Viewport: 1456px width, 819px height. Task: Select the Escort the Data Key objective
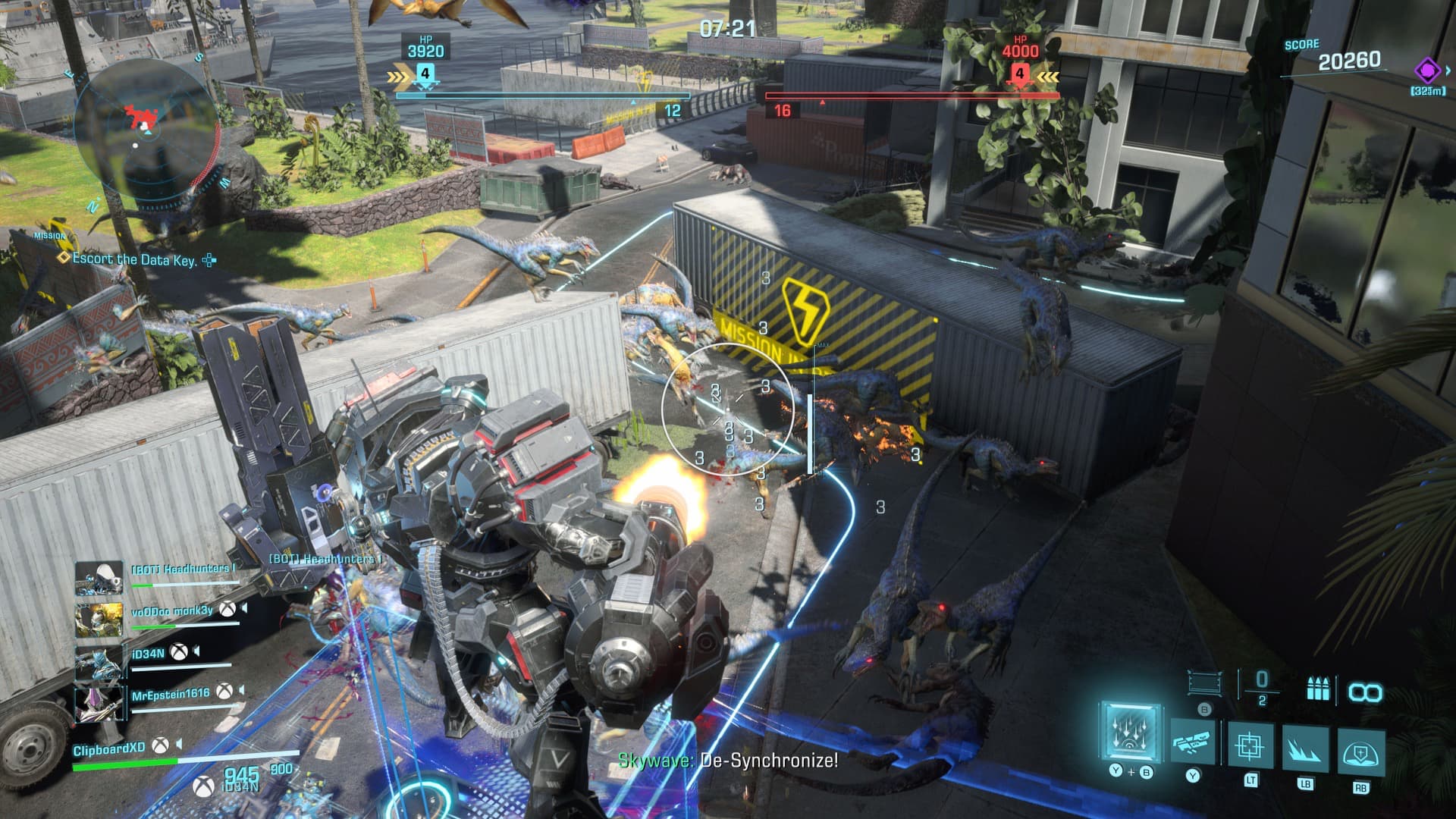pyautogui.click(x=133, y=259)
